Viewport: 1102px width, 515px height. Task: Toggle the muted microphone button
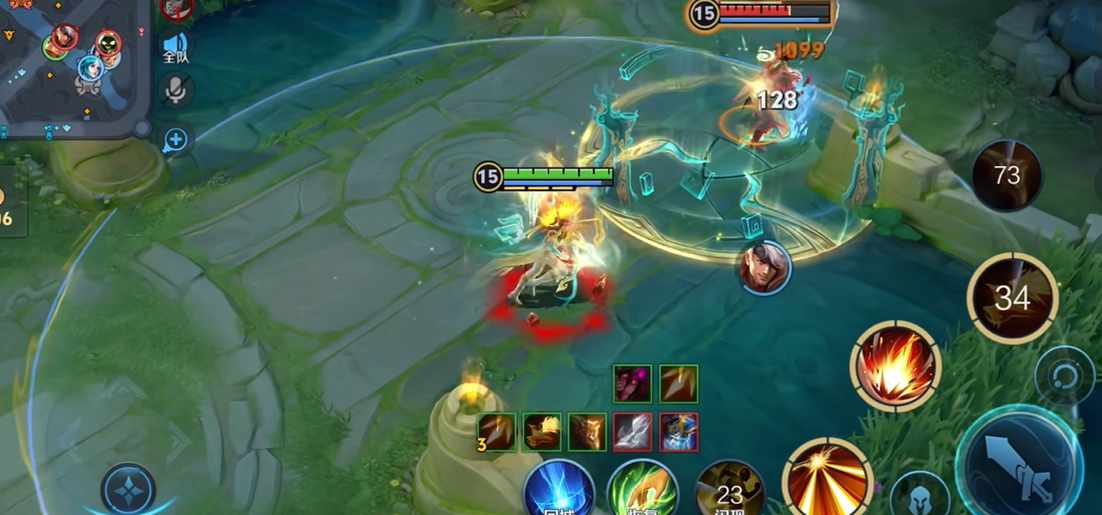pos(176,91)
